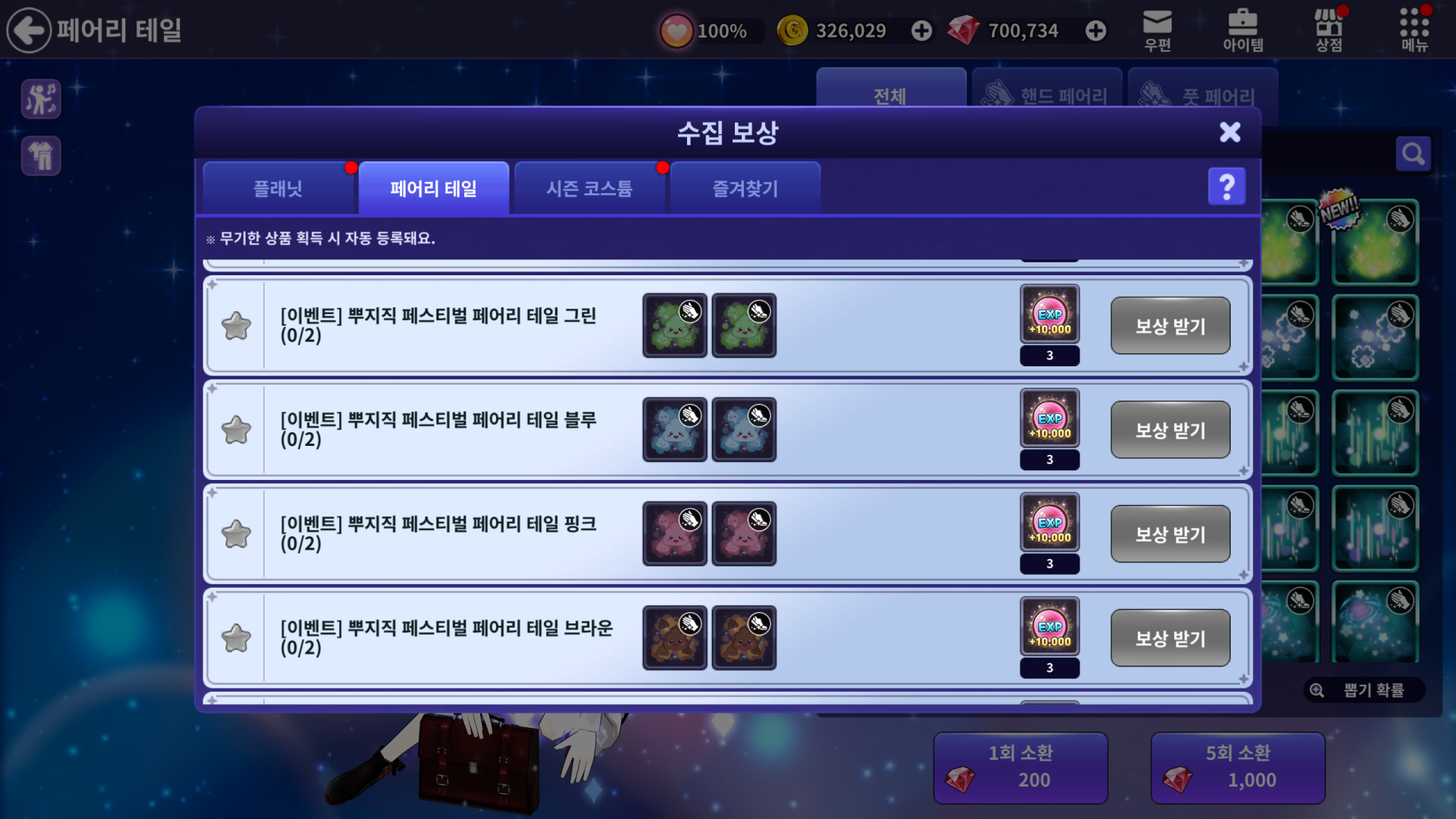Open the 아이템 inventory

[x=1243, y=30]
